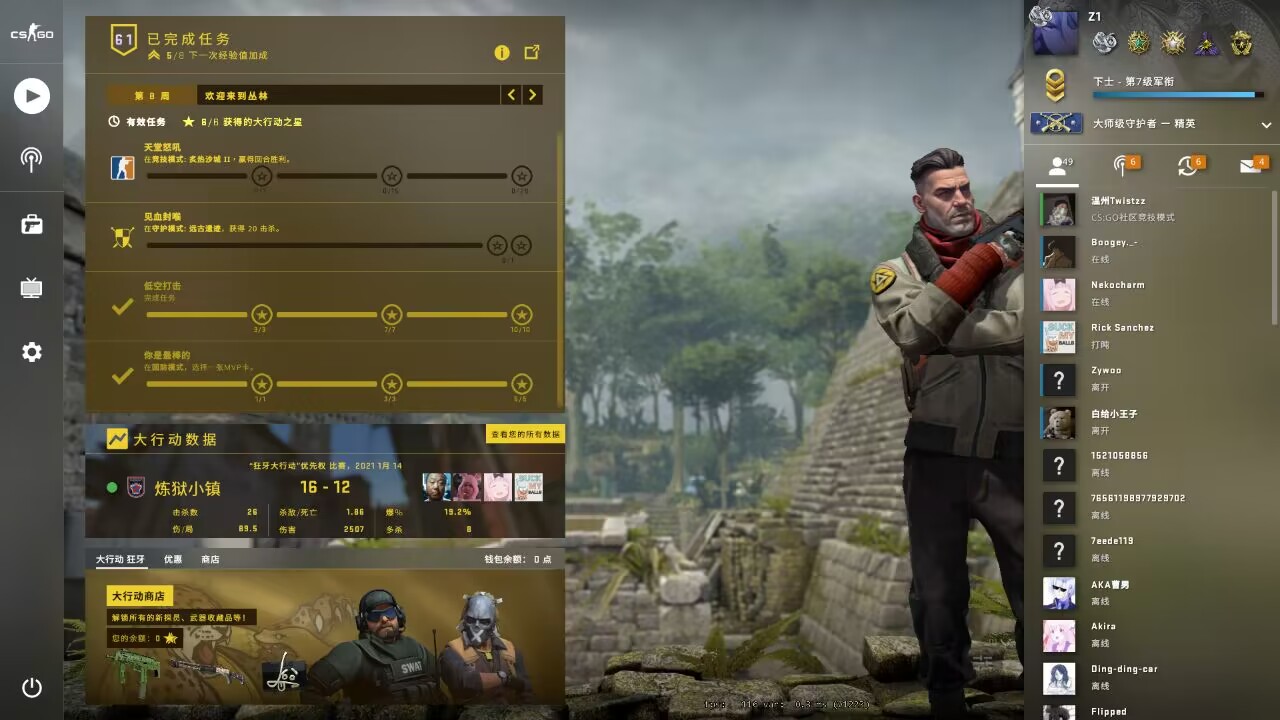
Task: Click the CS:GO logo at top left
Action: 31,31
